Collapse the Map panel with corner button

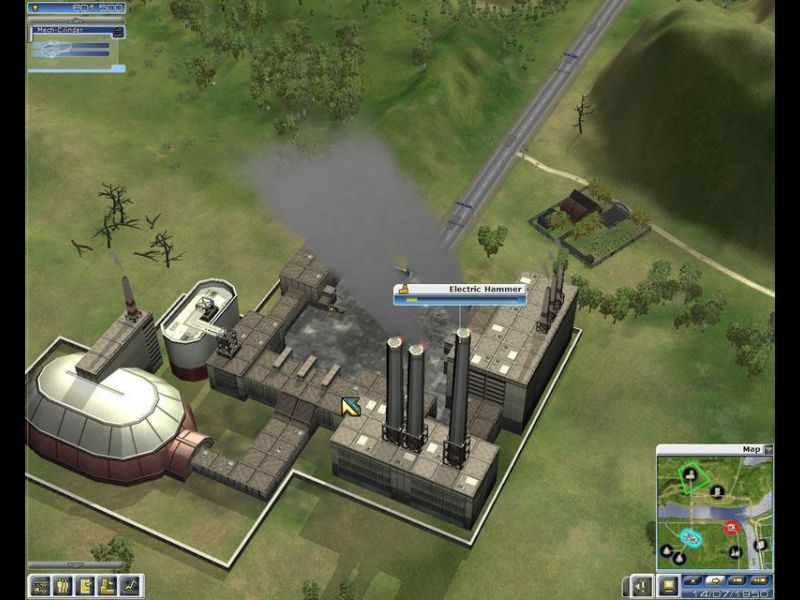coord(768,450)
